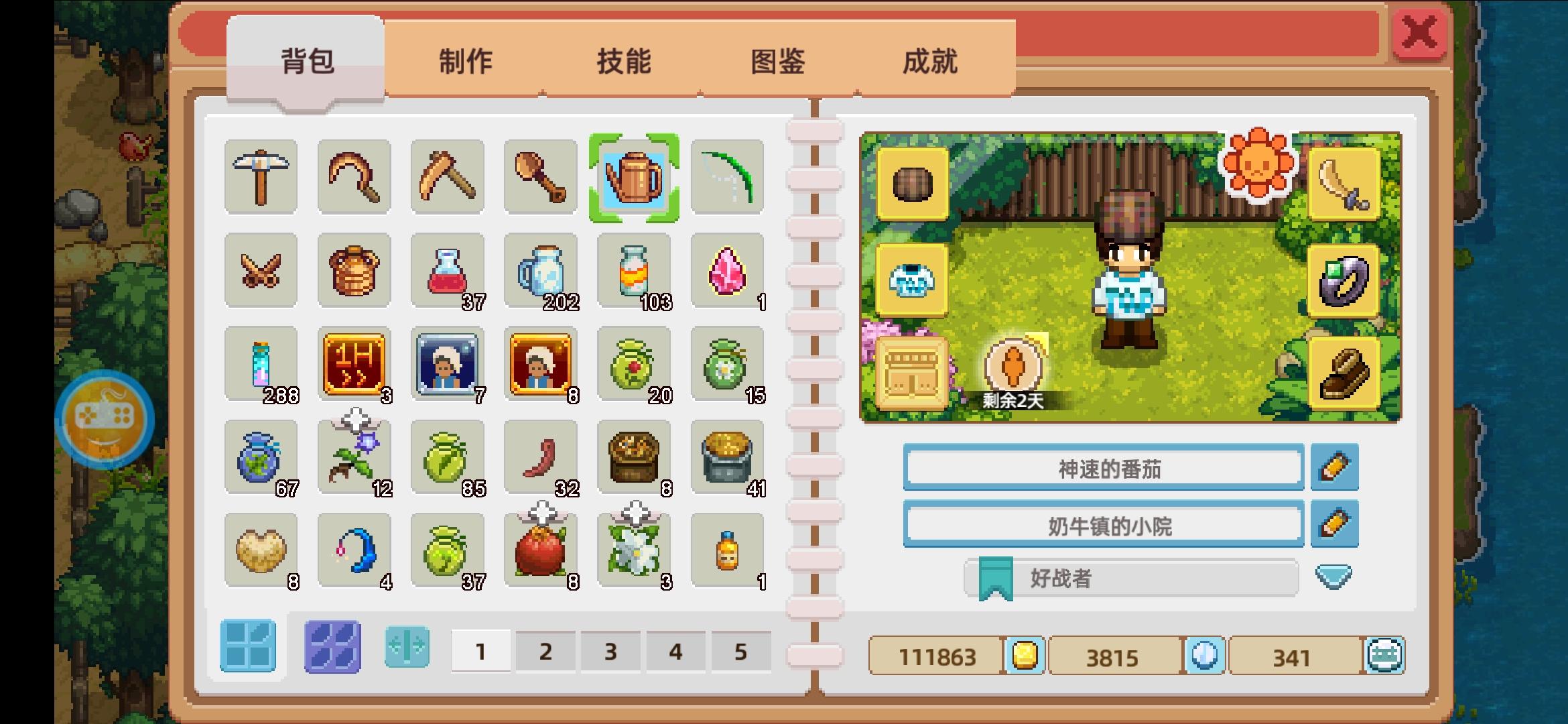Open backpack page 5

[x=741, y=649]
